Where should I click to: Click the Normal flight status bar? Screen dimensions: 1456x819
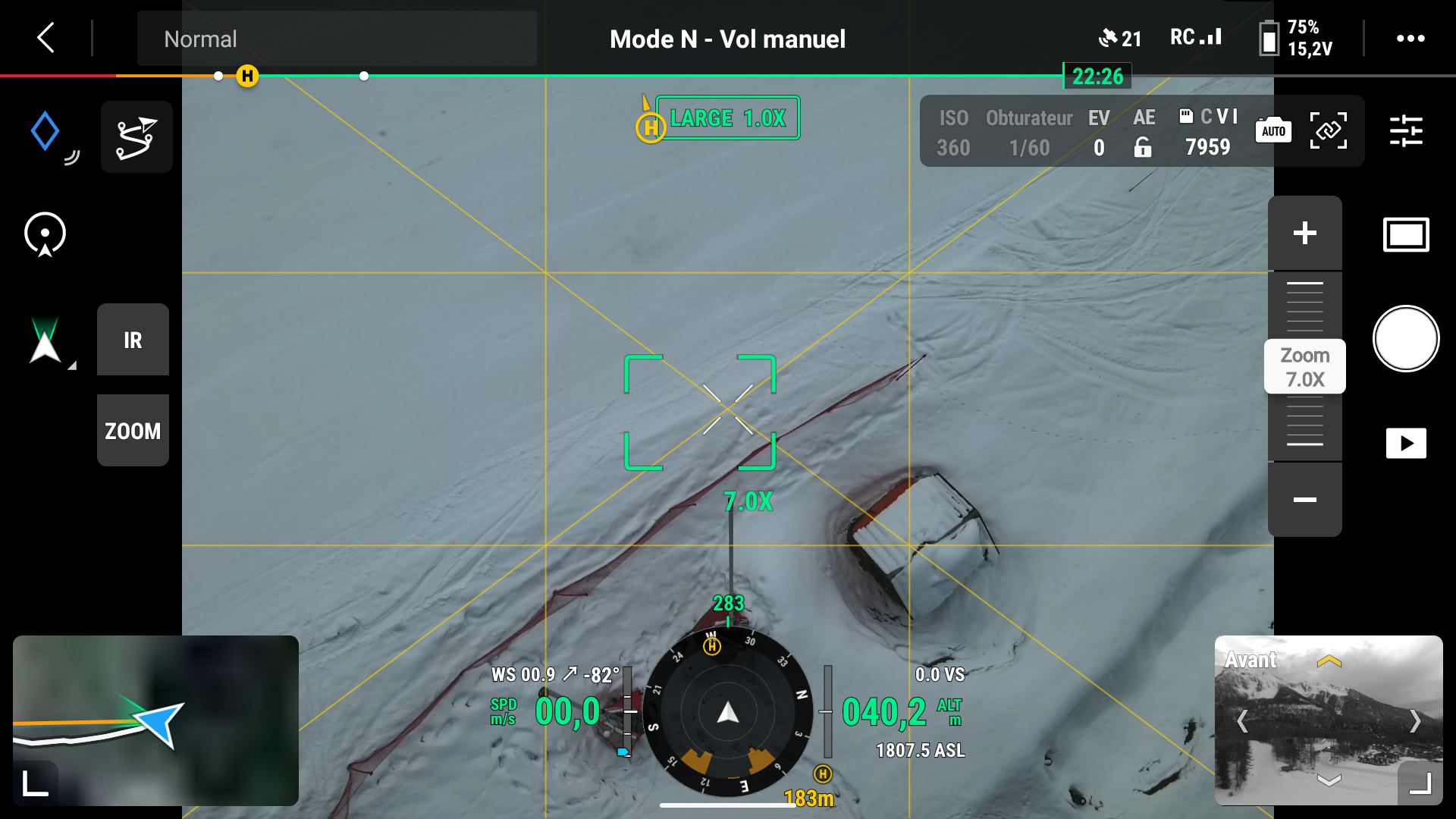click(x=337, y=39)
